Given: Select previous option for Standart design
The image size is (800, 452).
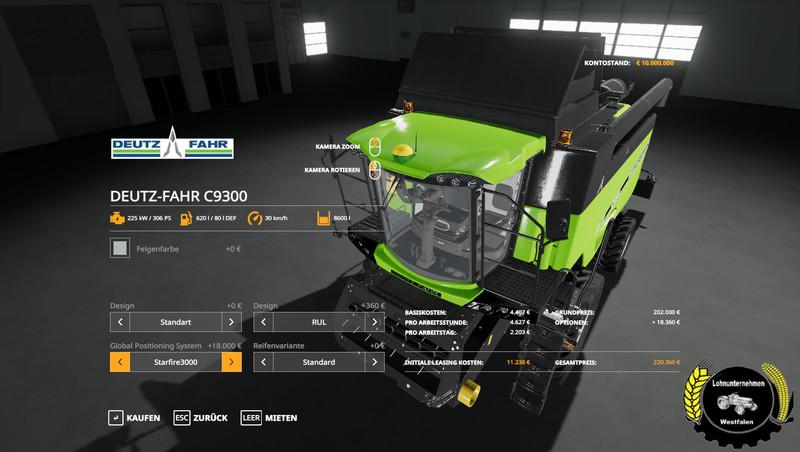Looking at the screenshot, I should [119, 323].
